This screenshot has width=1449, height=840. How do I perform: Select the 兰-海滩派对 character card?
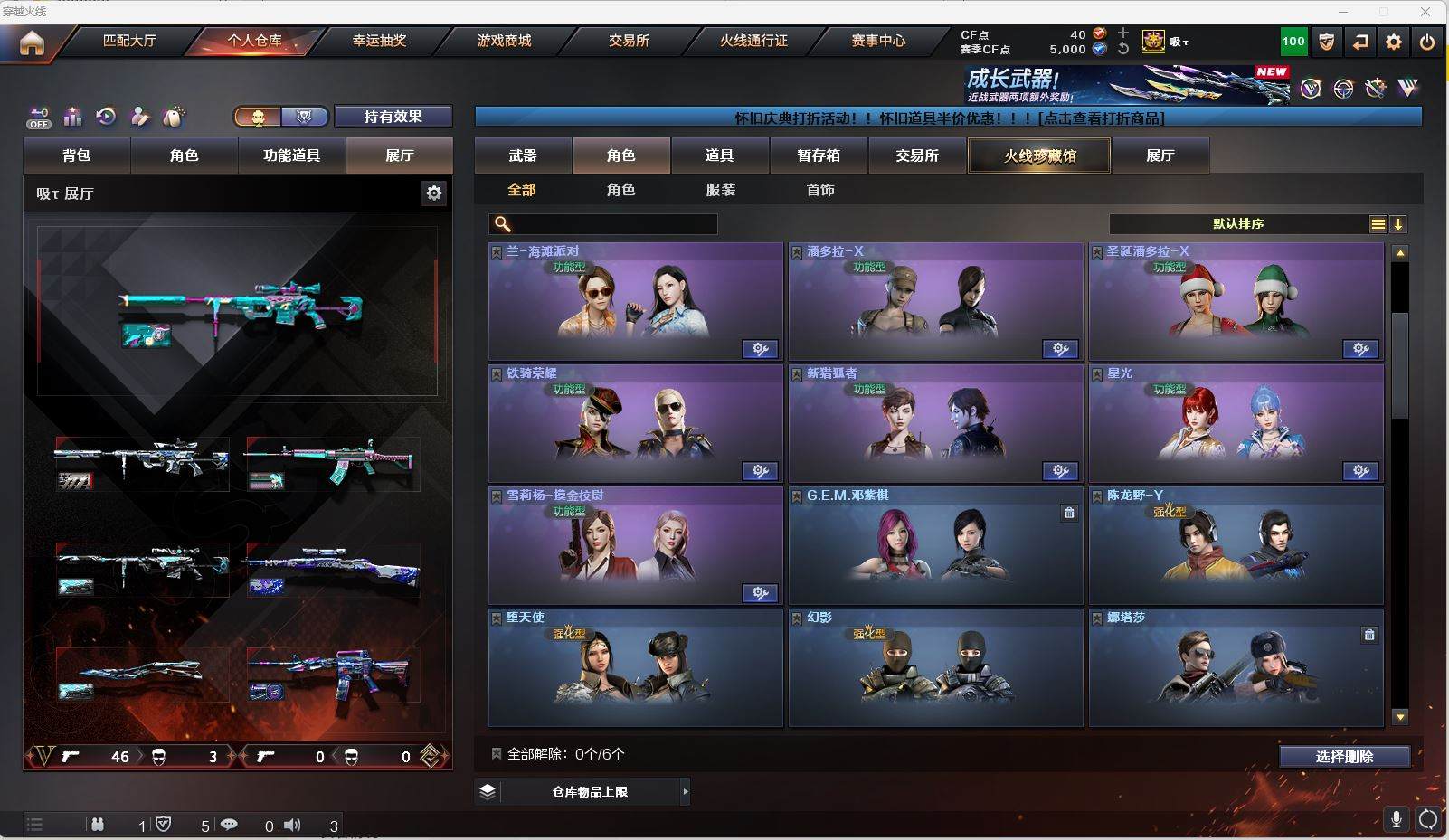pos(635,302)
